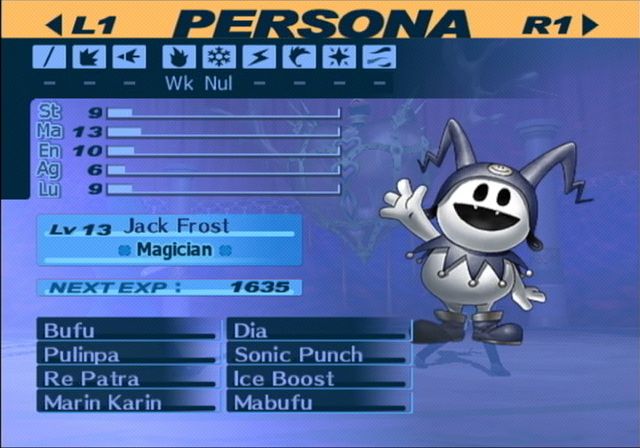
Task: Select the Dia healing skill
Action: [318, 330]
